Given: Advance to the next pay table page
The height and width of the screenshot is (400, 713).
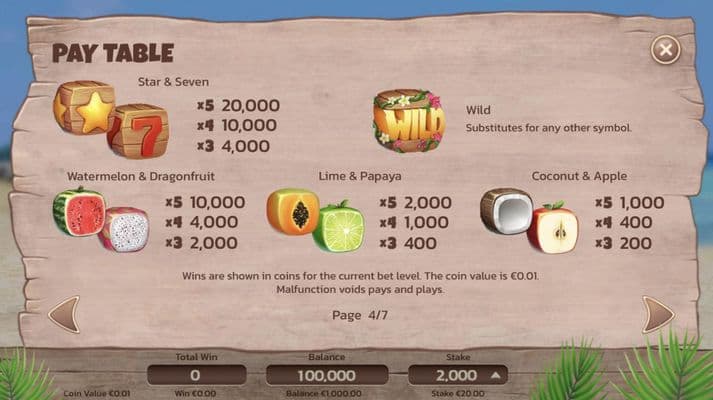Looking at the screenshot, I should tap(657, 314).
